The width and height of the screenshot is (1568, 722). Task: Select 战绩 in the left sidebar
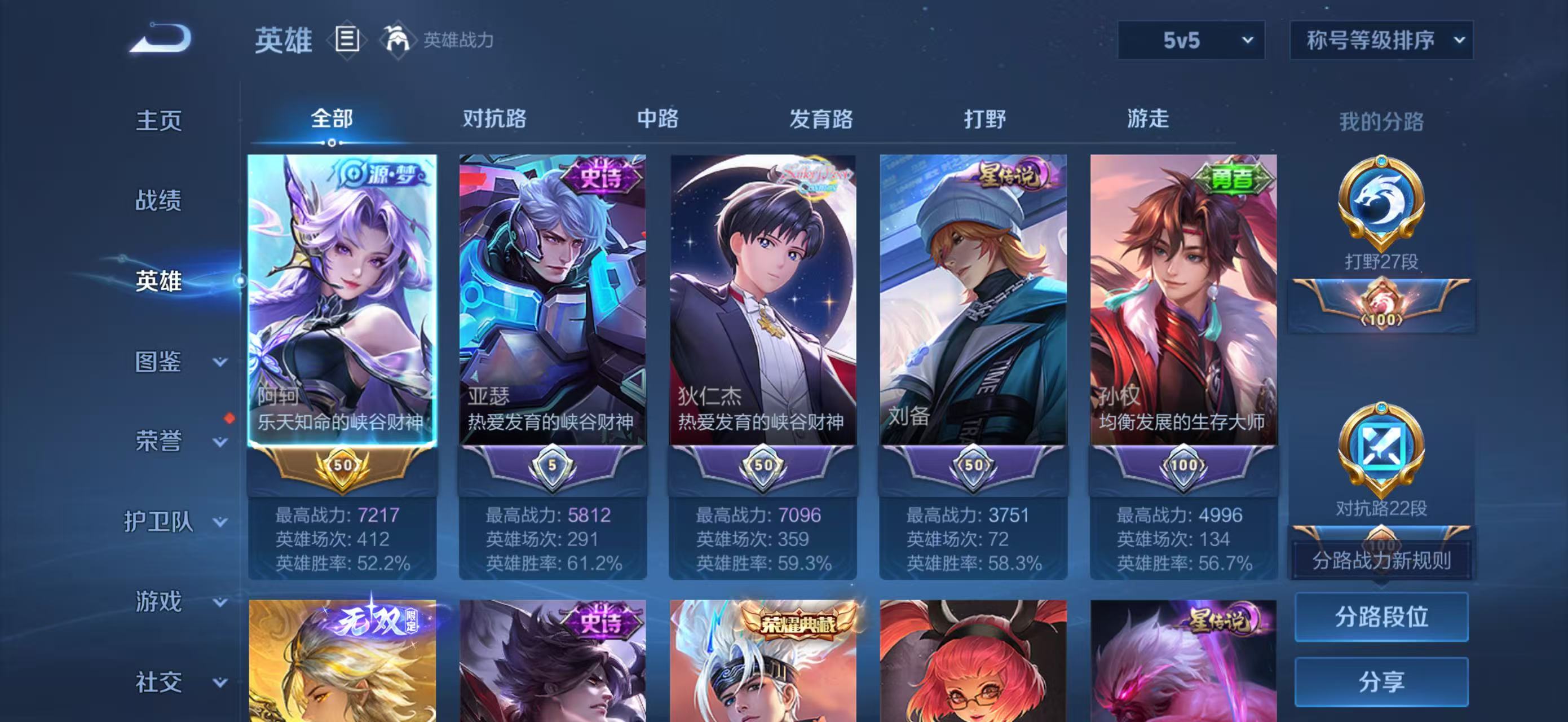[x=161, y=201]
